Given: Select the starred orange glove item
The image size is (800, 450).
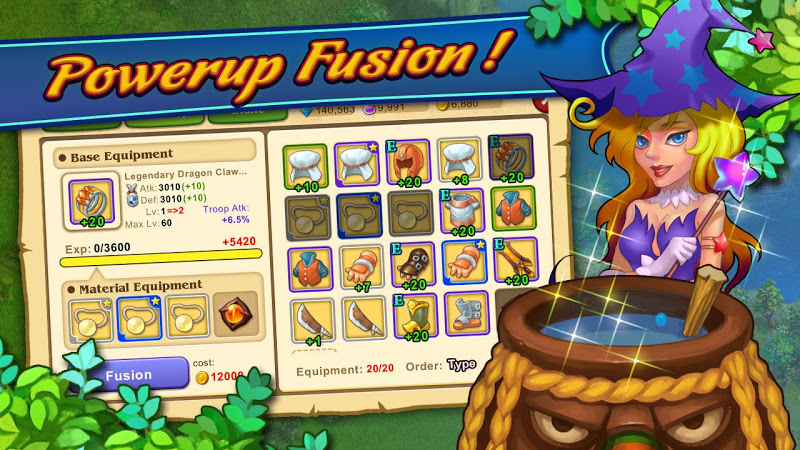Looking at the screenshot, I should (x=460, y=264).
